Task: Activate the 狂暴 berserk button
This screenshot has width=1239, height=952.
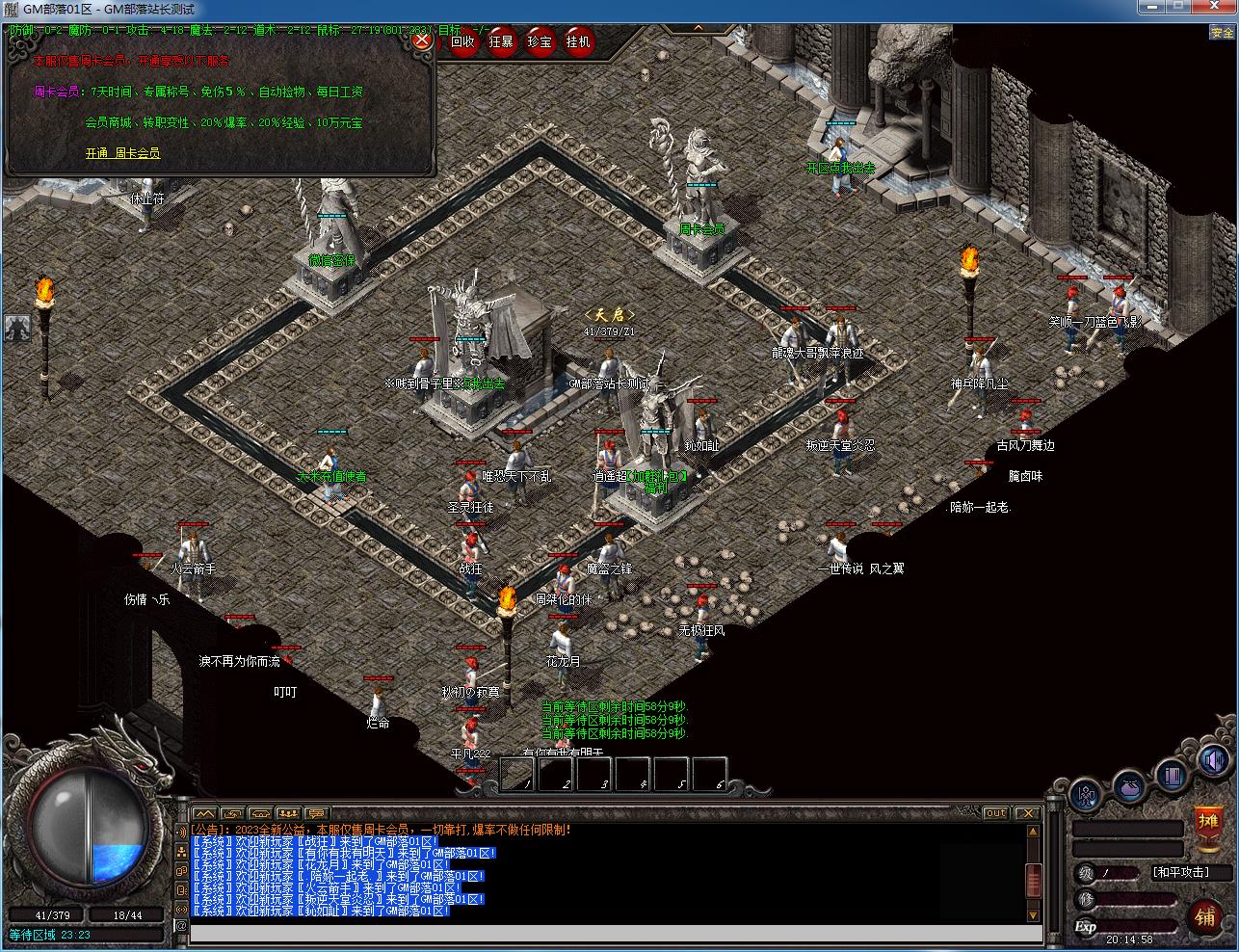Action: tap(501, 41)
